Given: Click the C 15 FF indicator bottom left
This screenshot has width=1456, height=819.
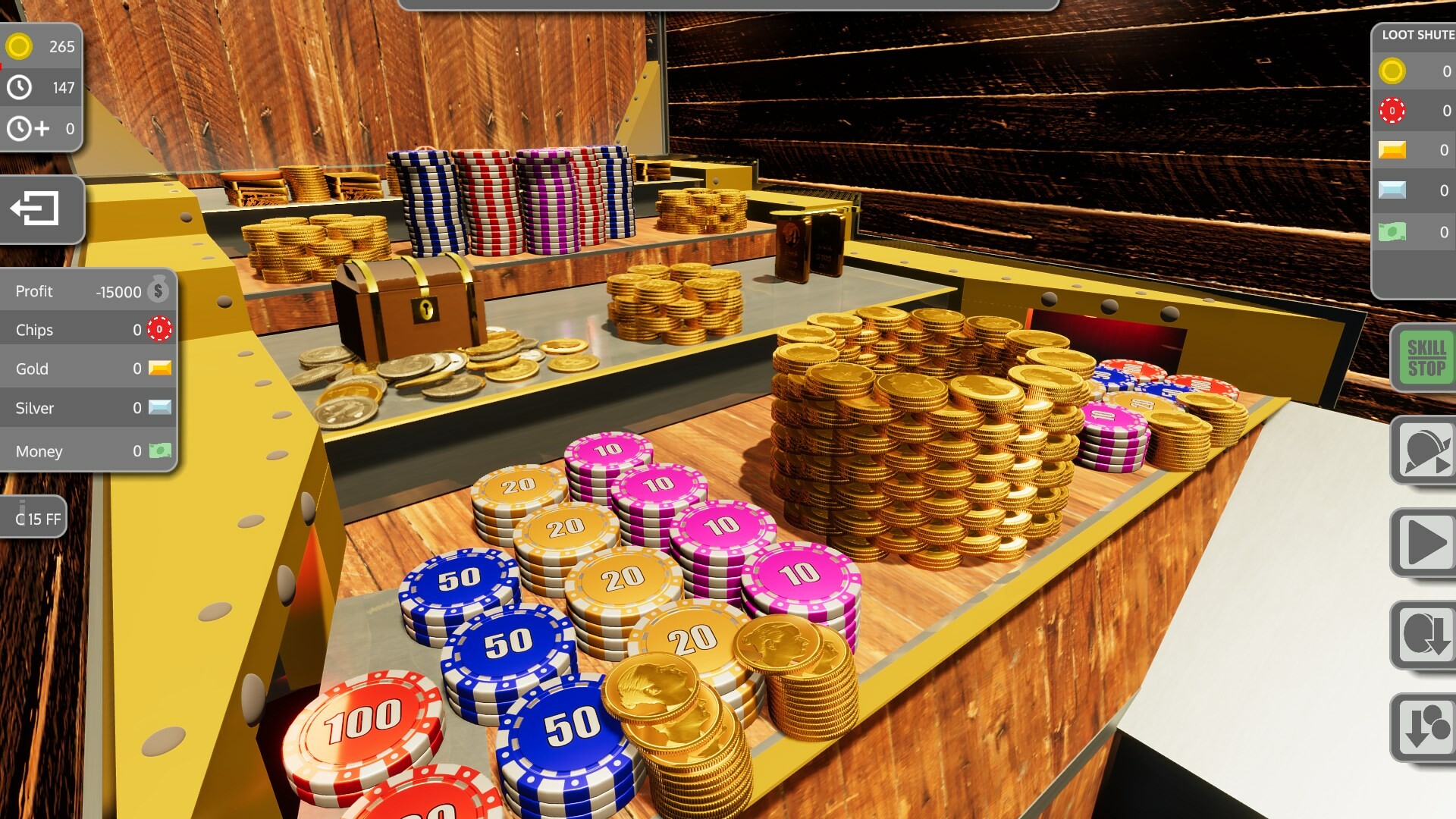Looking at the screenshot, I should (32, 516).
